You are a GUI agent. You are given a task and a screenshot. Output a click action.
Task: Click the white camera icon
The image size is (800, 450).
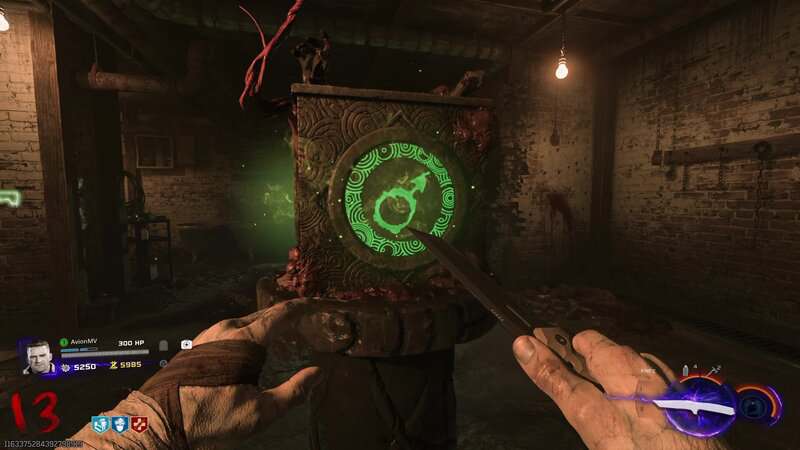click(186, 345)
